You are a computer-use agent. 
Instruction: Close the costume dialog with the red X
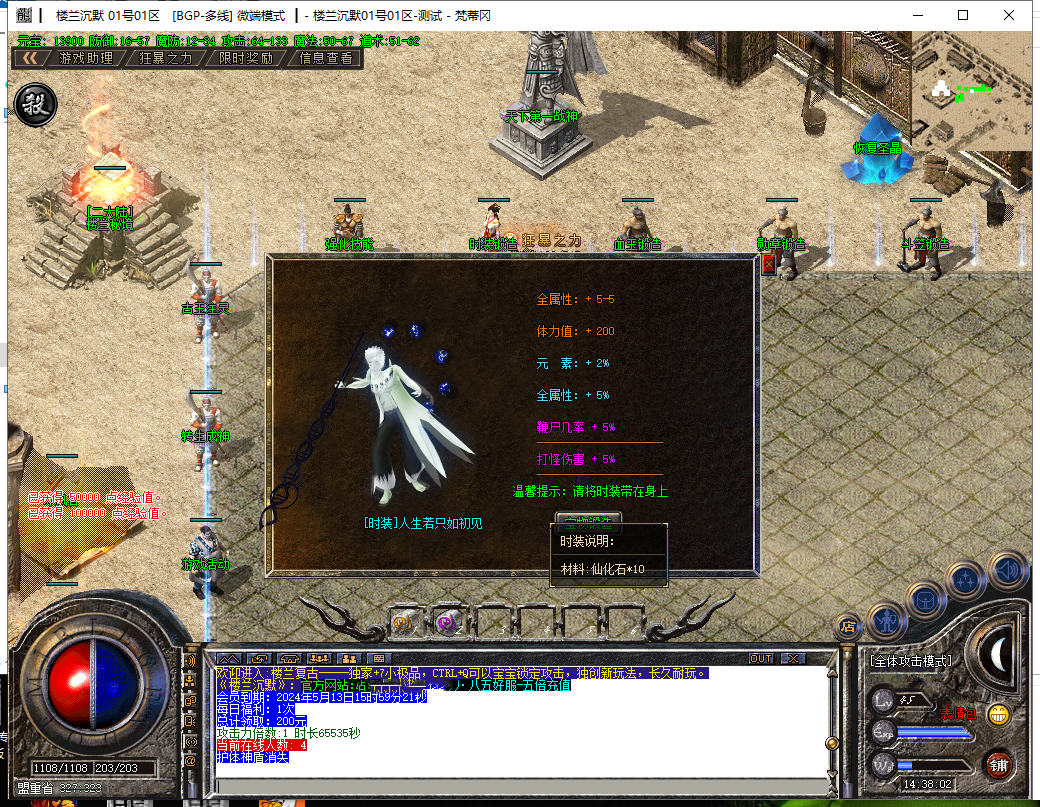point(768,264)
